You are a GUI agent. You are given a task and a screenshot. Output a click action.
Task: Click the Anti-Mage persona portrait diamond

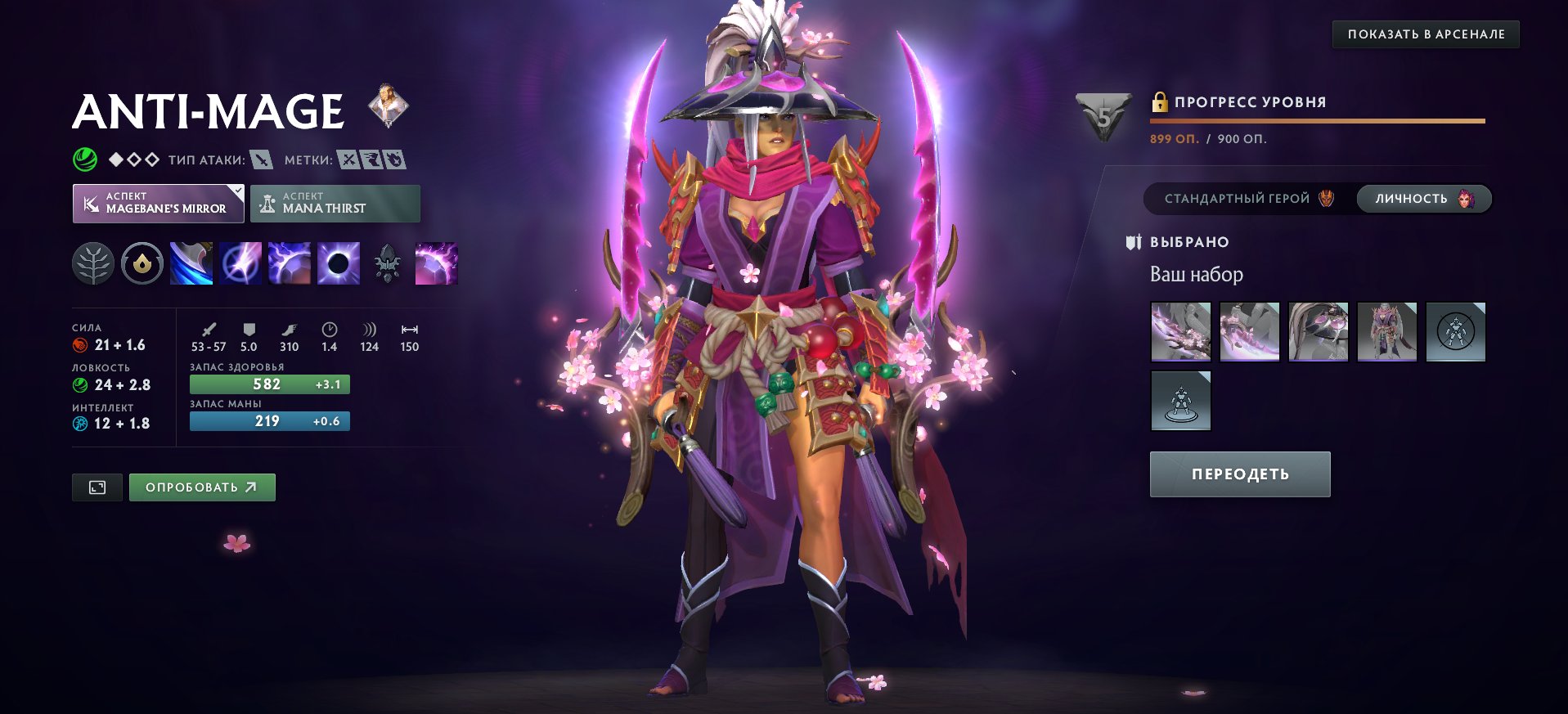[x=388, y=107]
